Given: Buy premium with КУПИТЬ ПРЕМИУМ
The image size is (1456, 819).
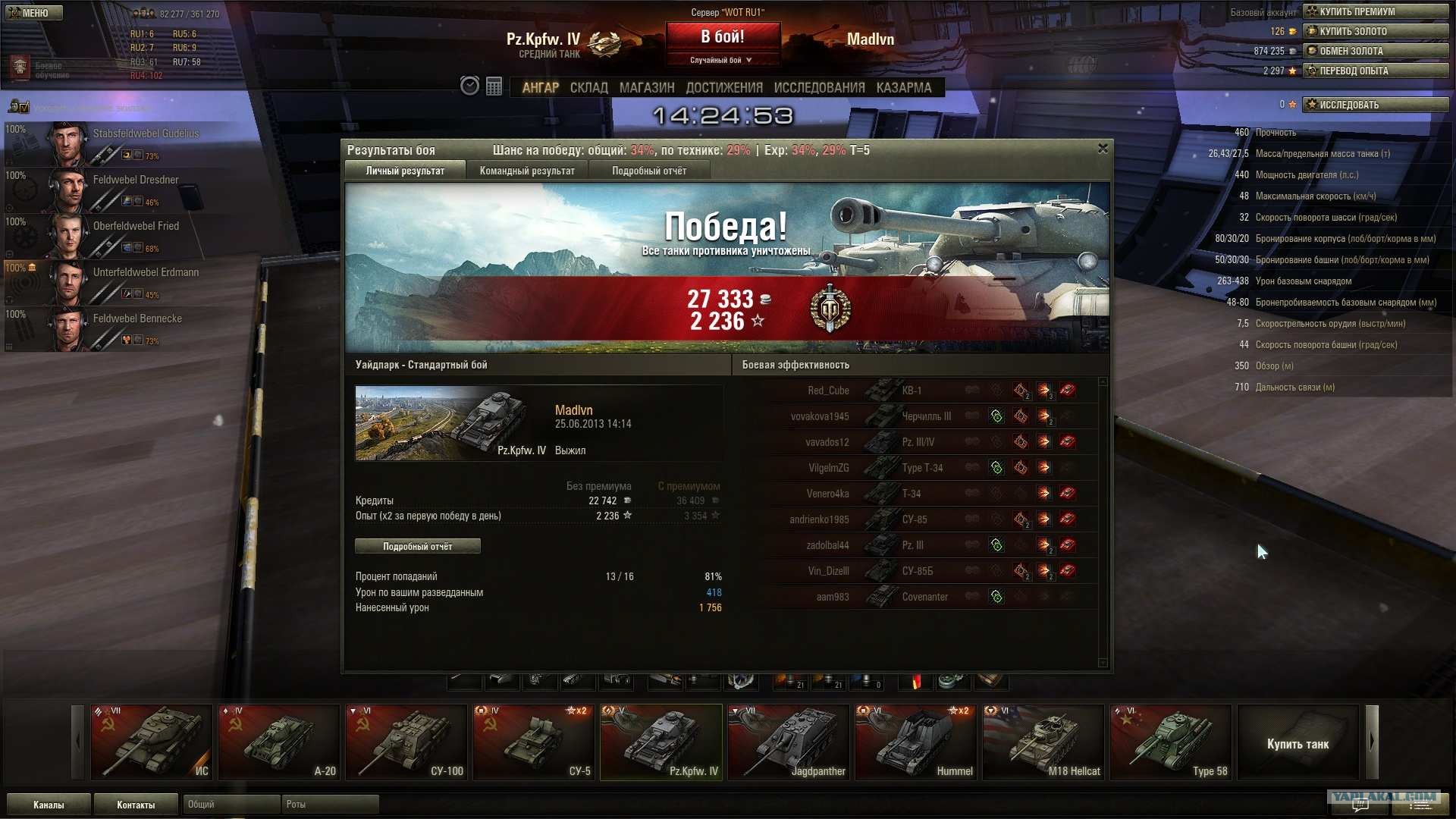Looking at the screenshot, I should (x=1375, y=11).
